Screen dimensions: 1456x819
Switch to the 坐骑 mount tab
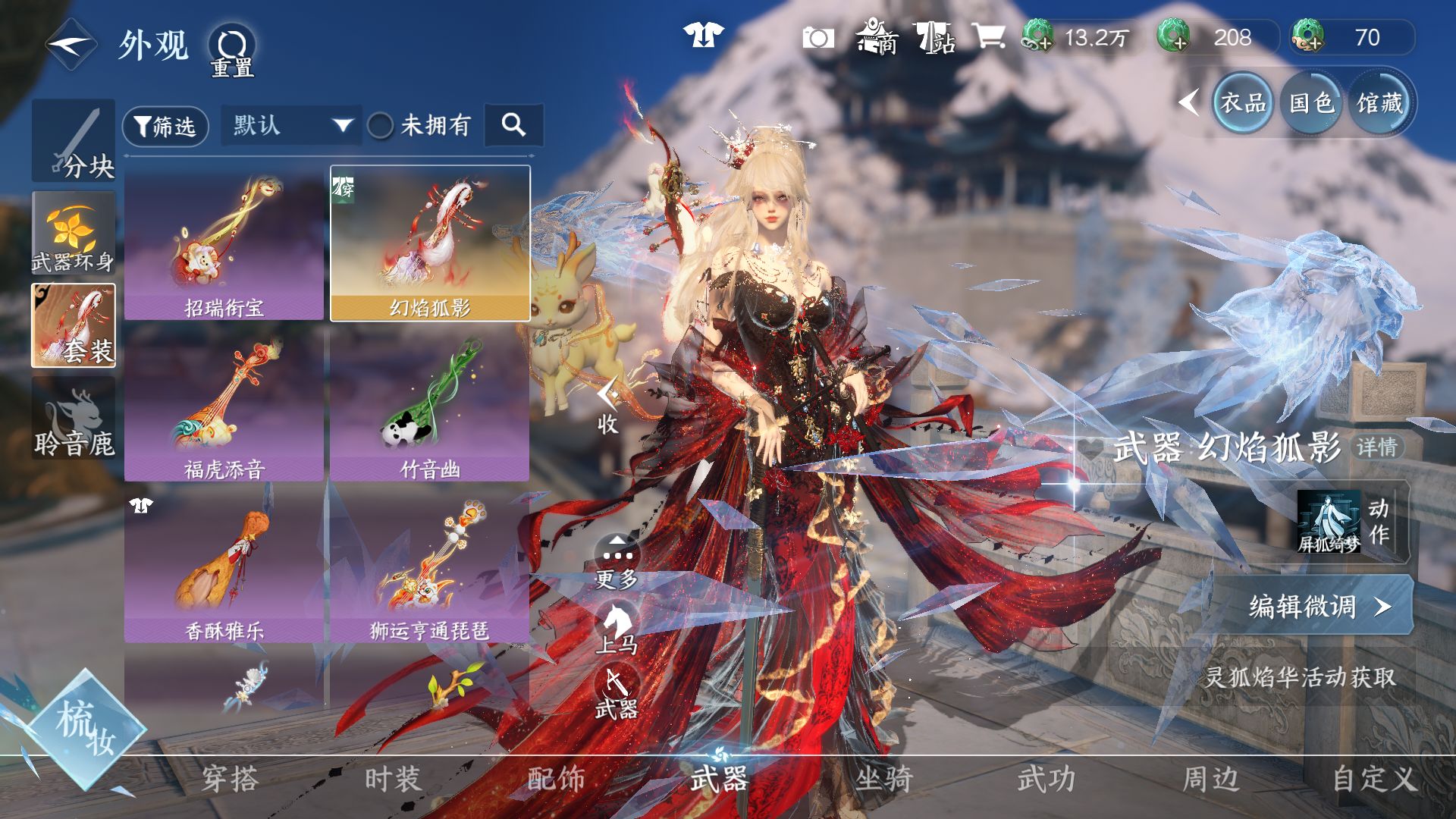[x=883, y=780]
